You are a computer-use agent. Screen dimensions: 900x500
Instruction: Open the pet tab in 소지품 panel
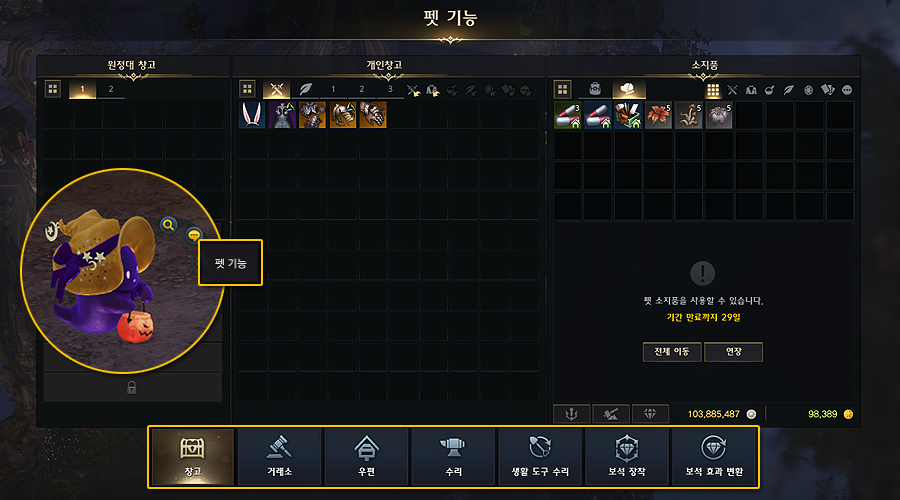tap(630, 90)
